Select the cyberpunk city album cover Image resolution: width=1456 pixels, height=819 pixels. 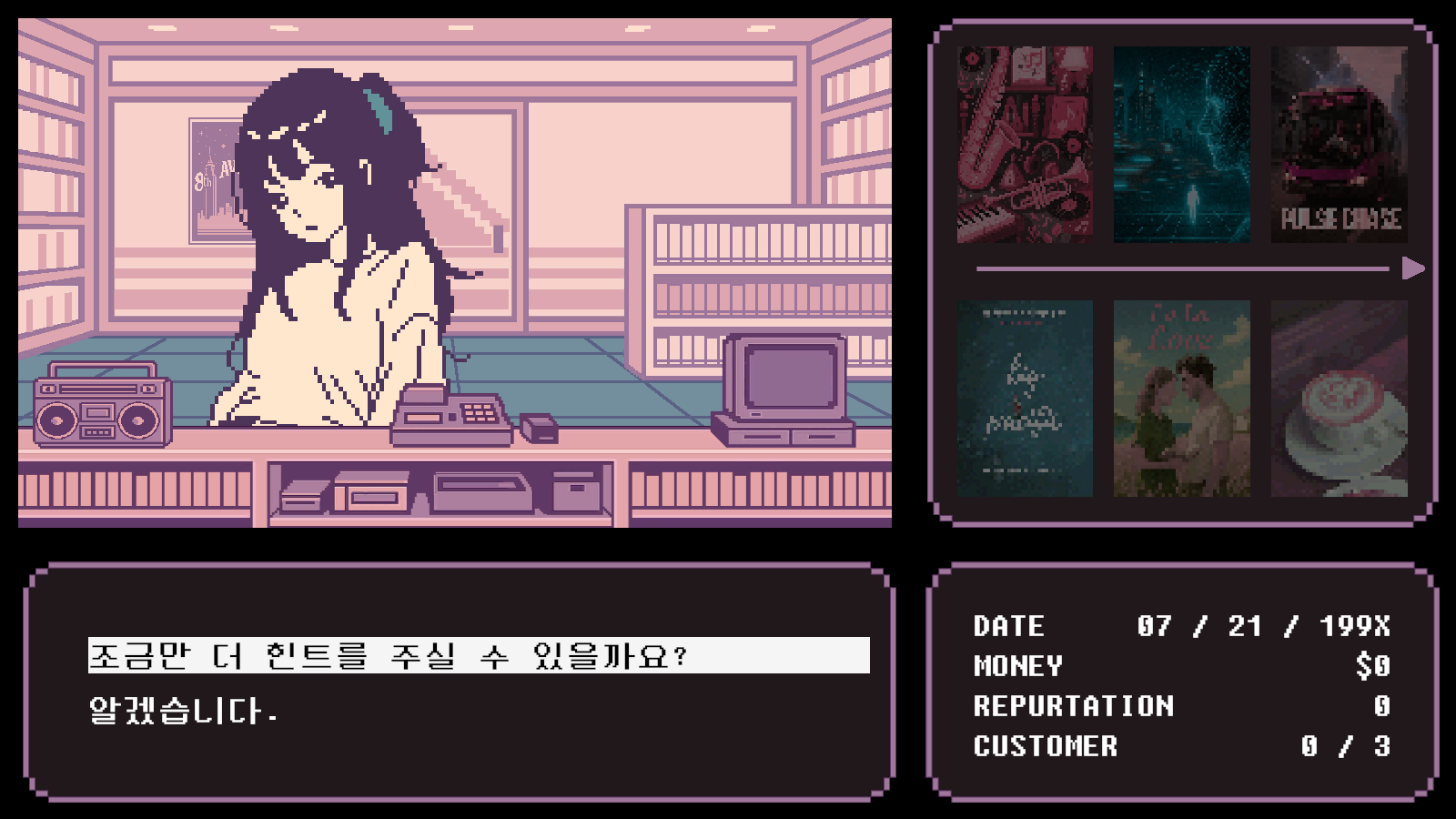1180,146
